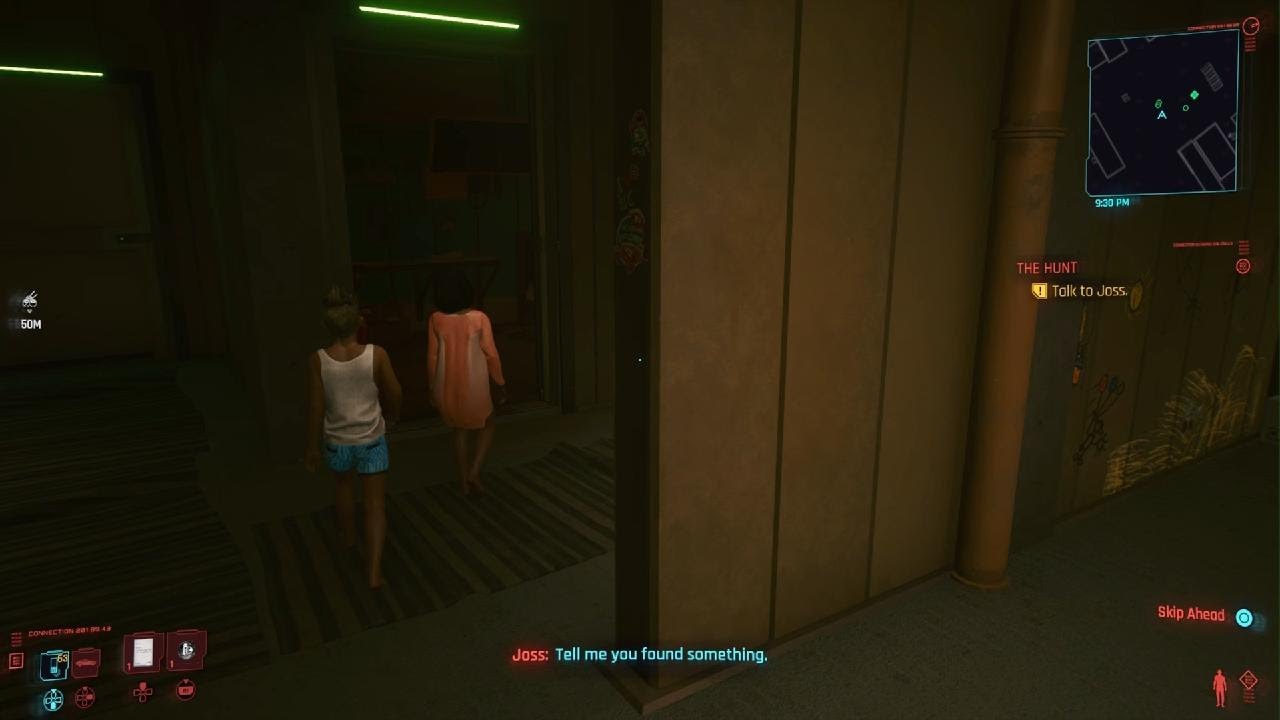Viewport: 1280px width, 720px height.
Task: Toggle the down d-pad consumable selector
Action: (186, 690)
